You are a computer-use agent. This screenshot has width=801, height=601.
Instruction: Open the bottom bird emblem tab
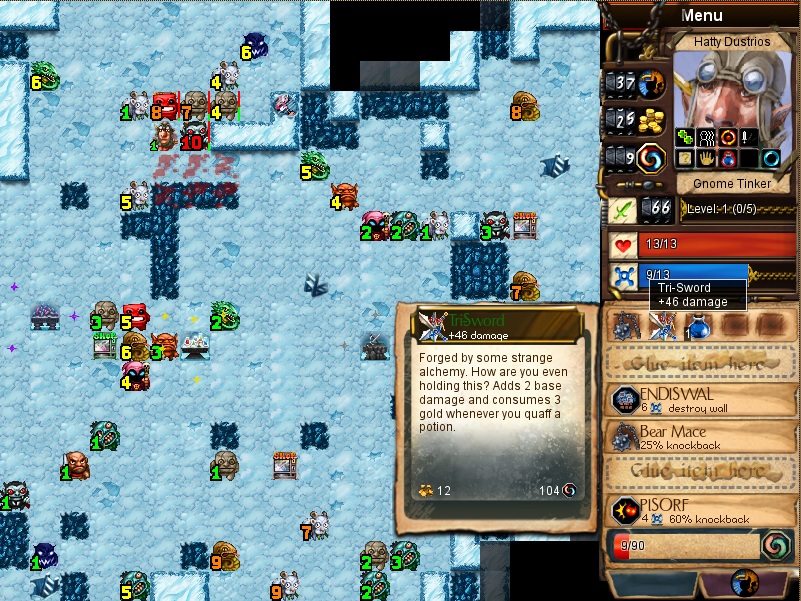744,583
